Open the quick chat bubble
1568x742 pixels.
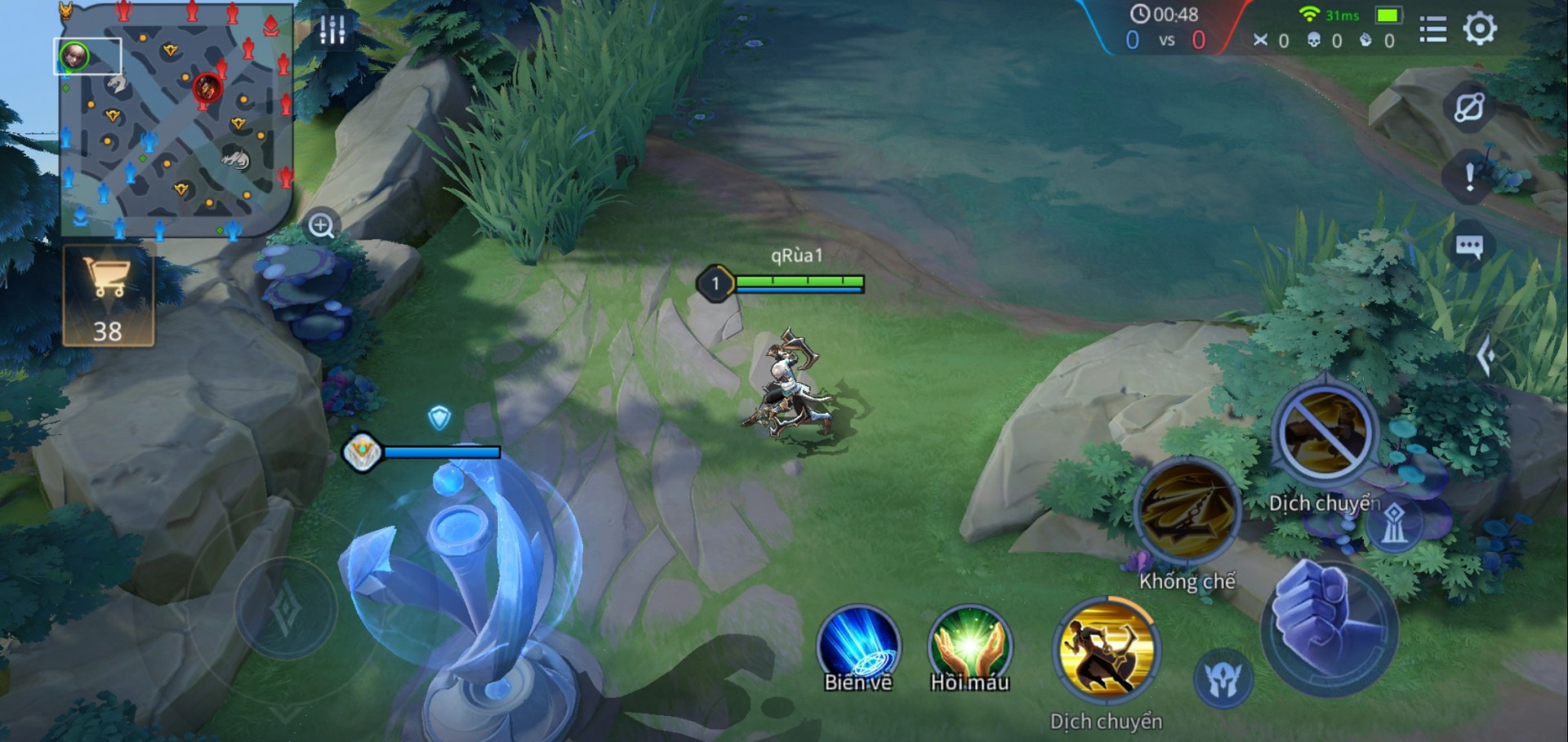(x=1469, y=246)
